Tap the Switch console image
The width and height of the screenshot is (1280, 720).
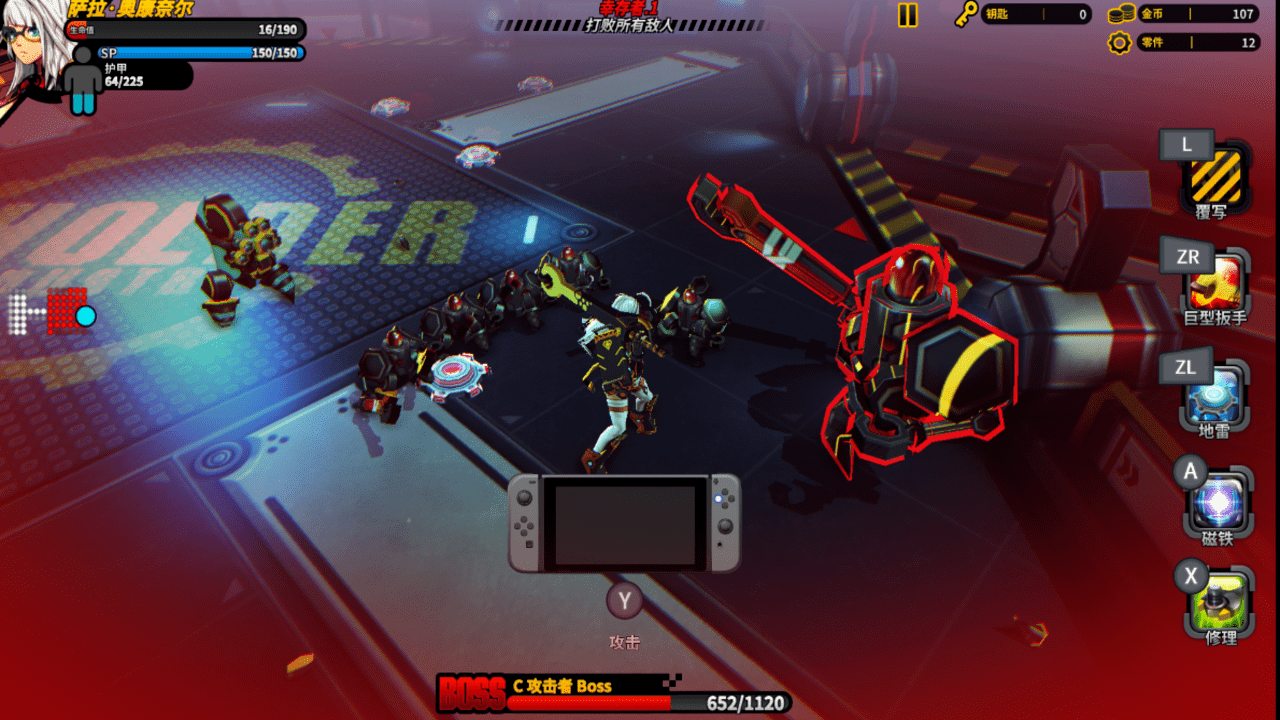click(x=624, y=523)
